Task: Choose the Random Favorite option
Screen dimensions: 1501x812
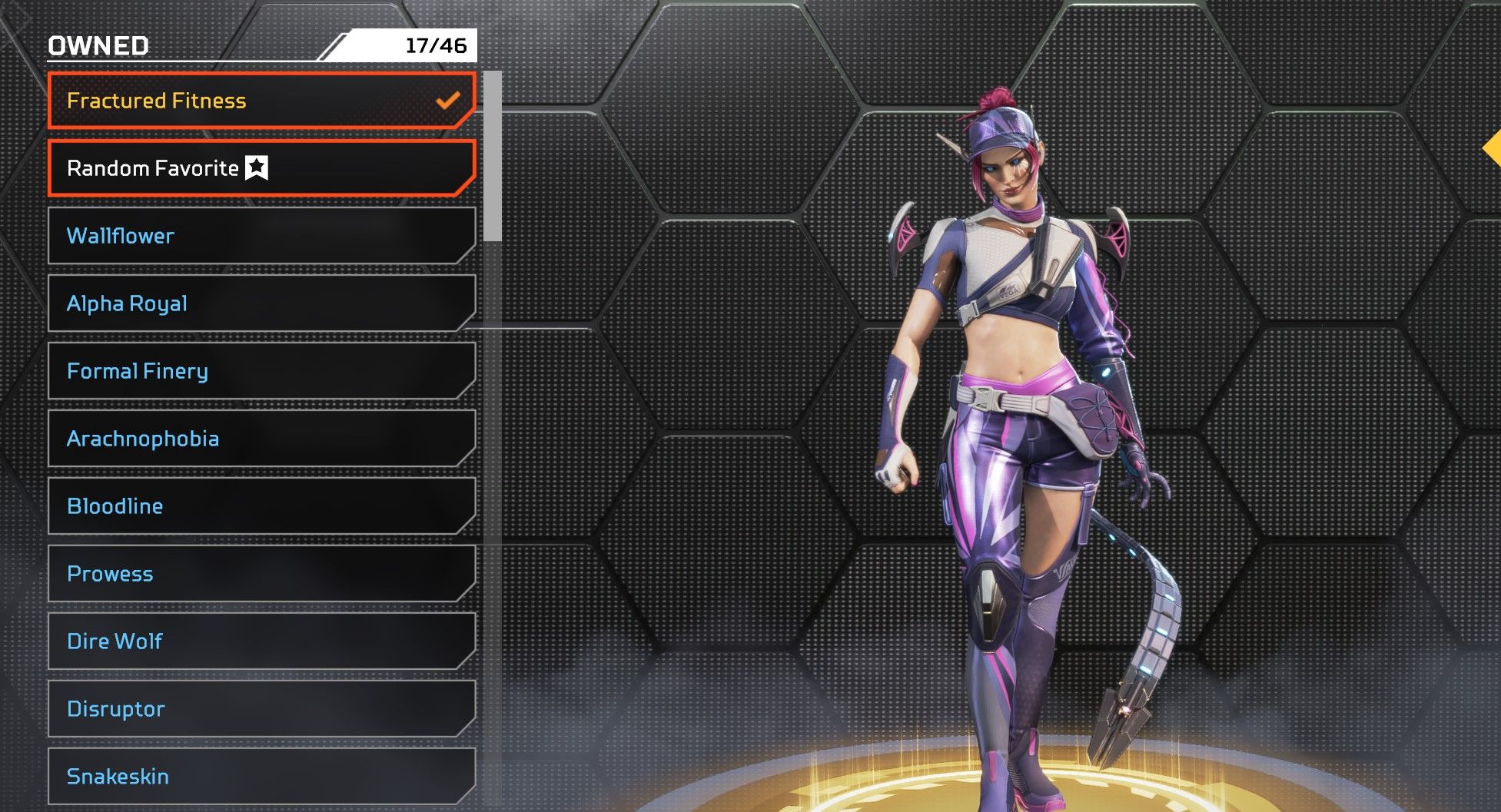Action: click(261, 168)
